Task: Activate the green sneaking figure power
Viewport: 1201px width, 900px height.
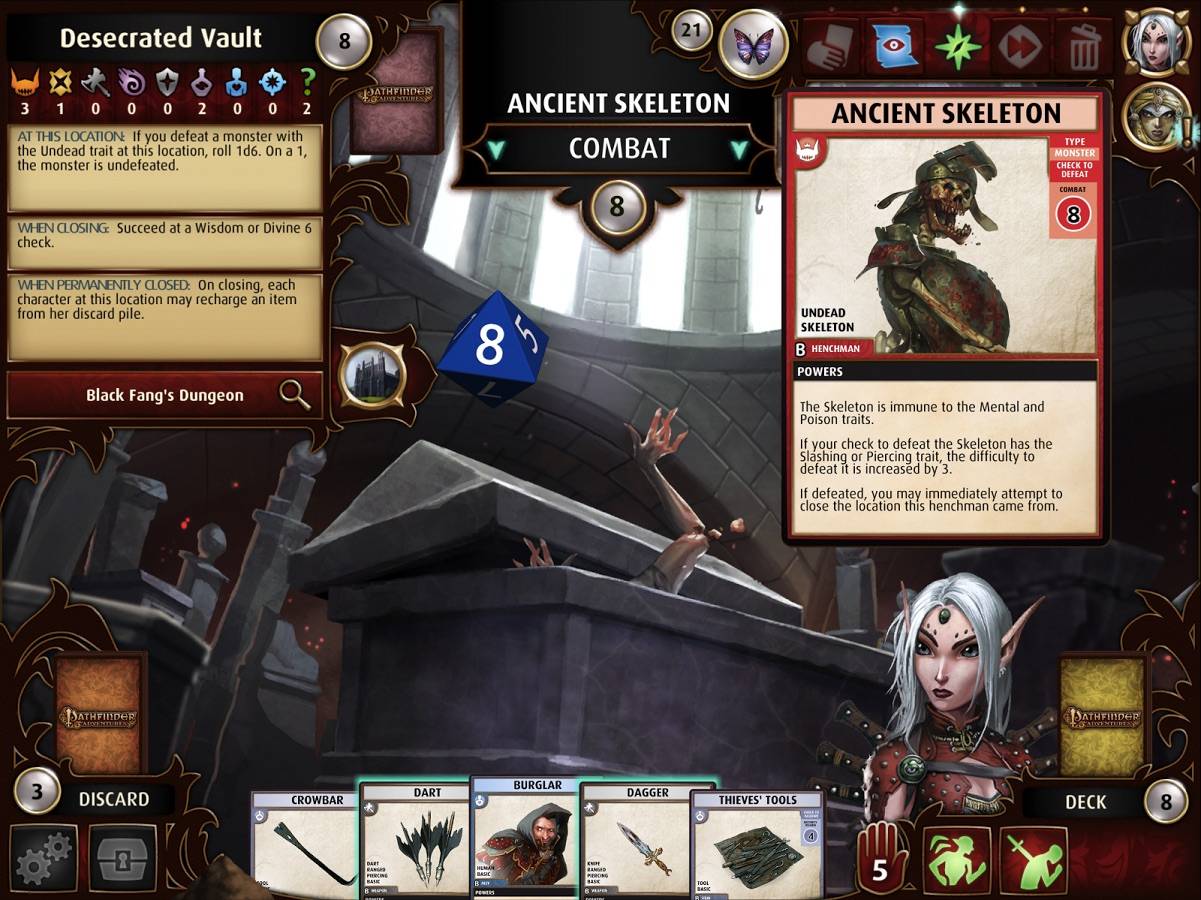Action: [x=957, y=859]
